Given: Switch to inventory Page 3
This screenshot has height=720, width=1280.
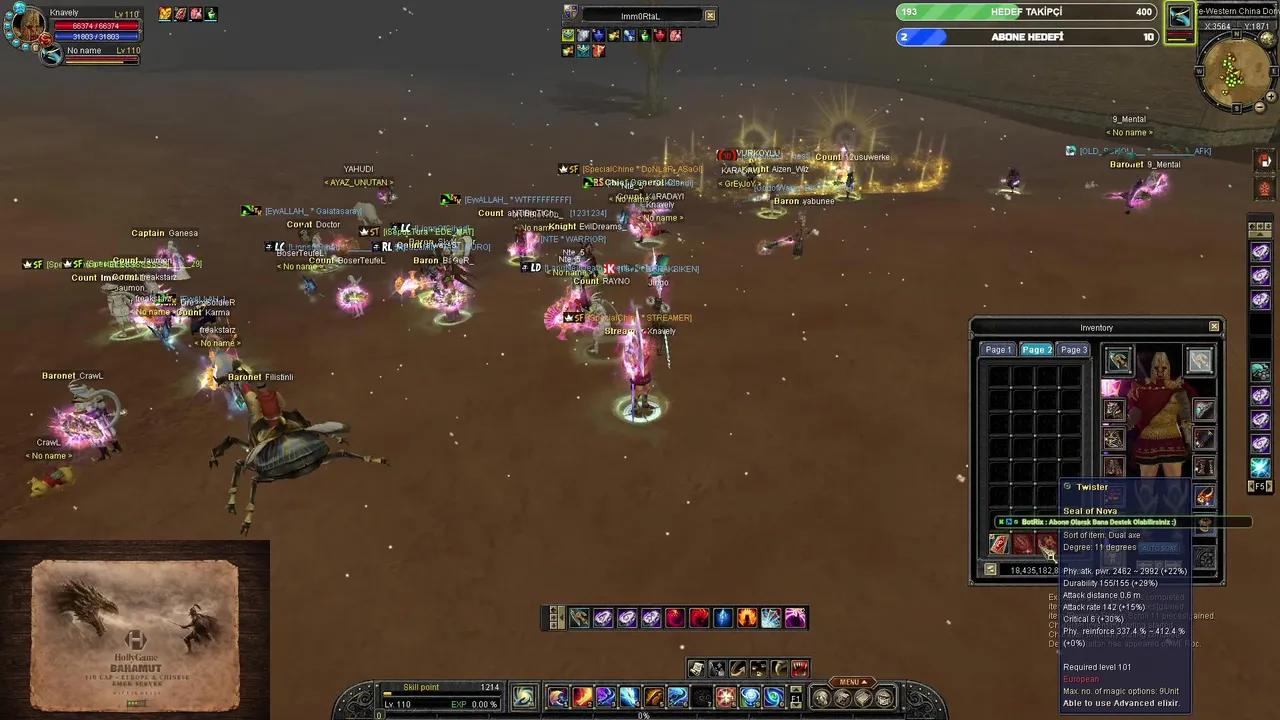Looking at the screenshot, I should 1073,350.
